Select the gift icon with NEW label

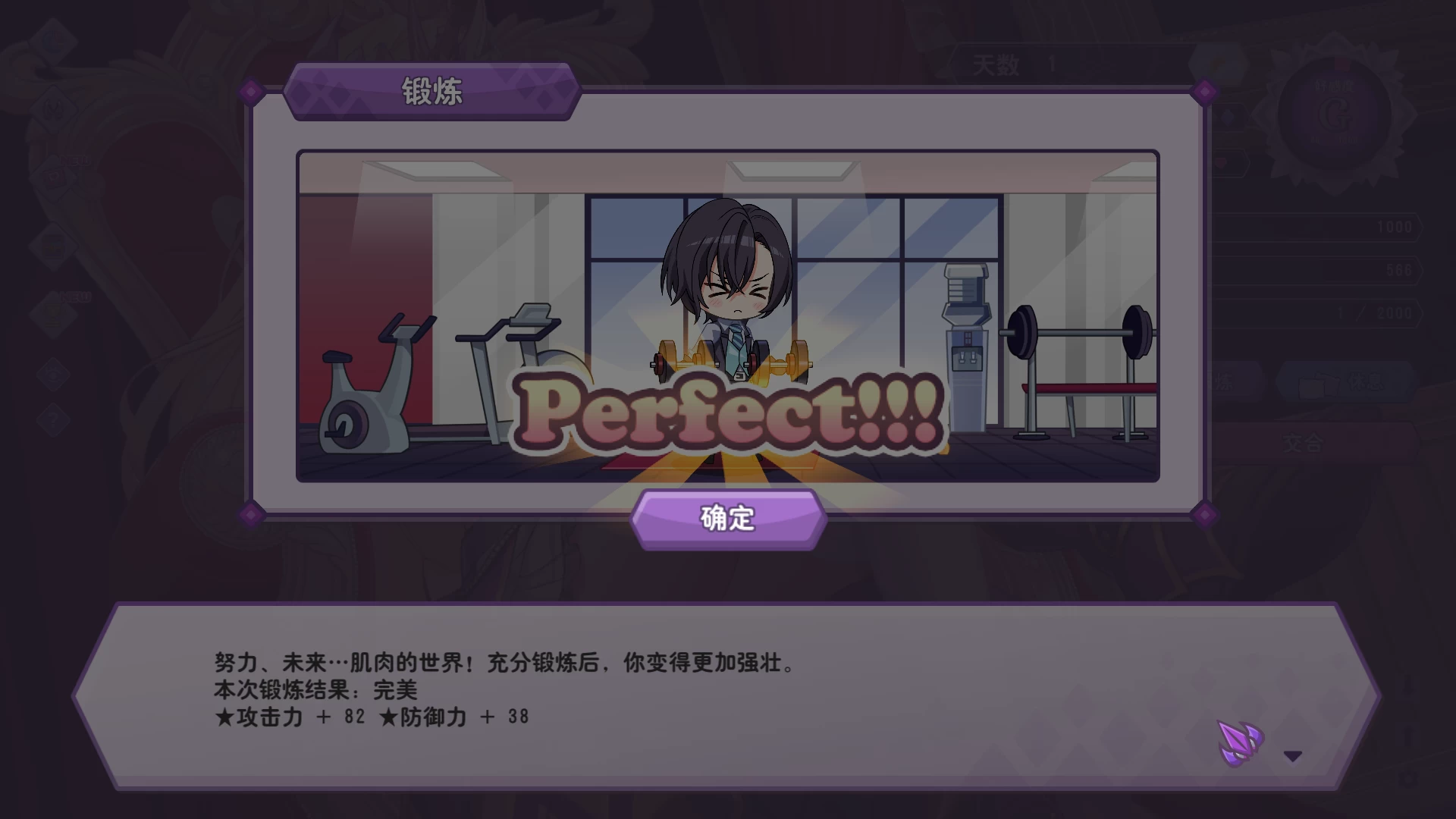tap(52, 313)
